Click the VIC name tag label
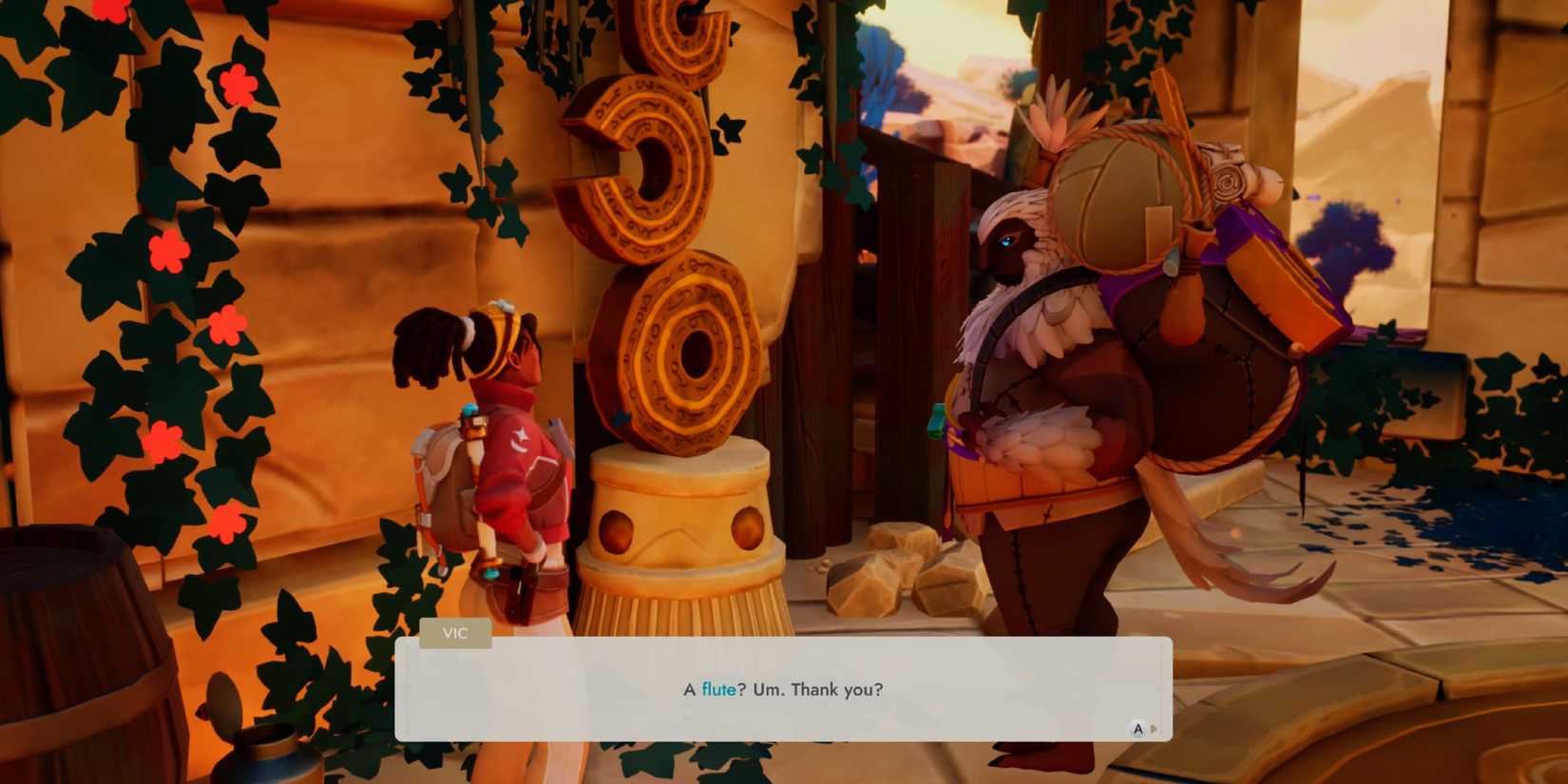Screen dimensions: 1568x784 [x=454, y=633]
